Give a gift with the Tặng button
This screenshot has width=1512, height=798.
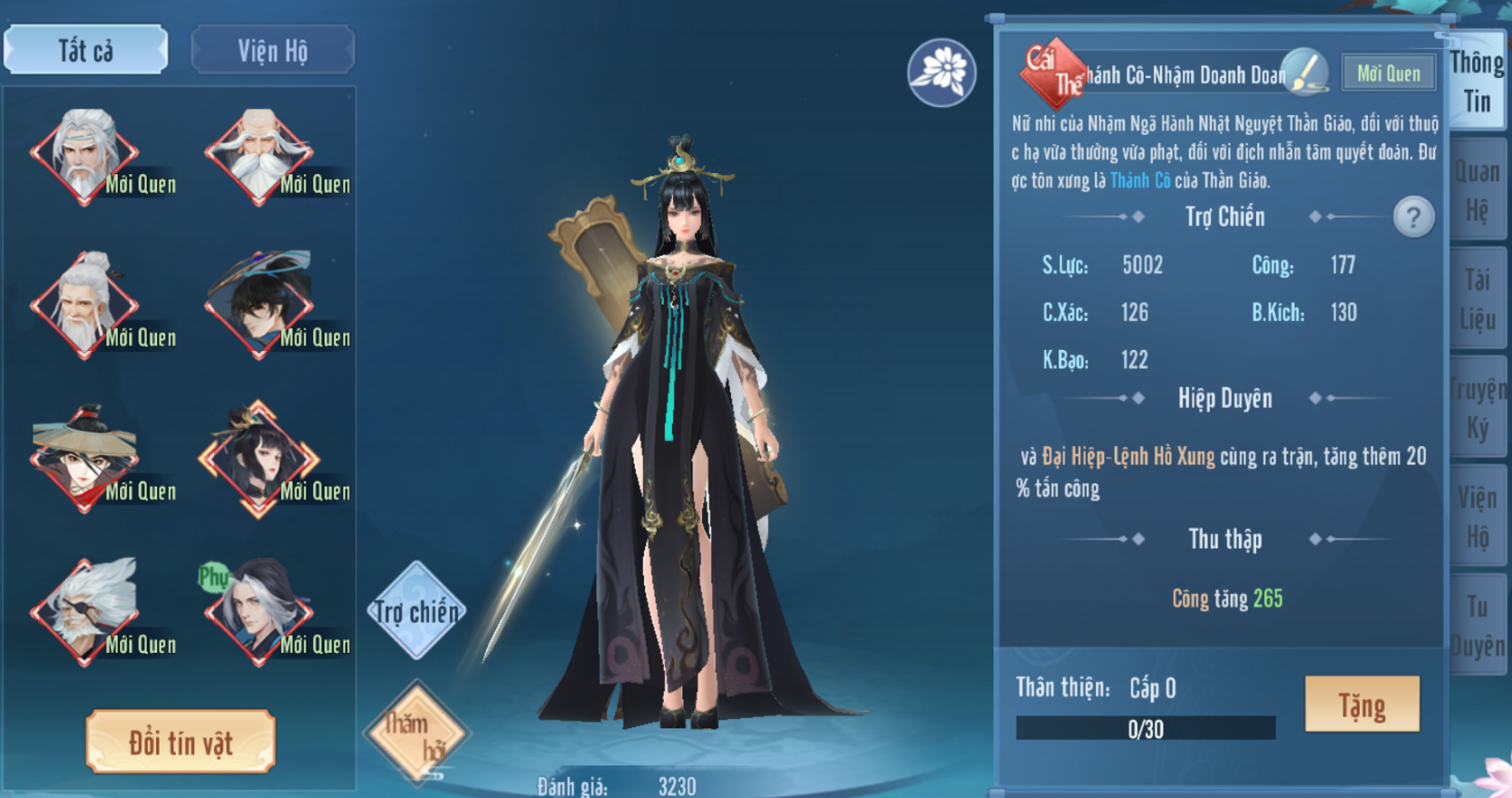[x=1361, y=705]
